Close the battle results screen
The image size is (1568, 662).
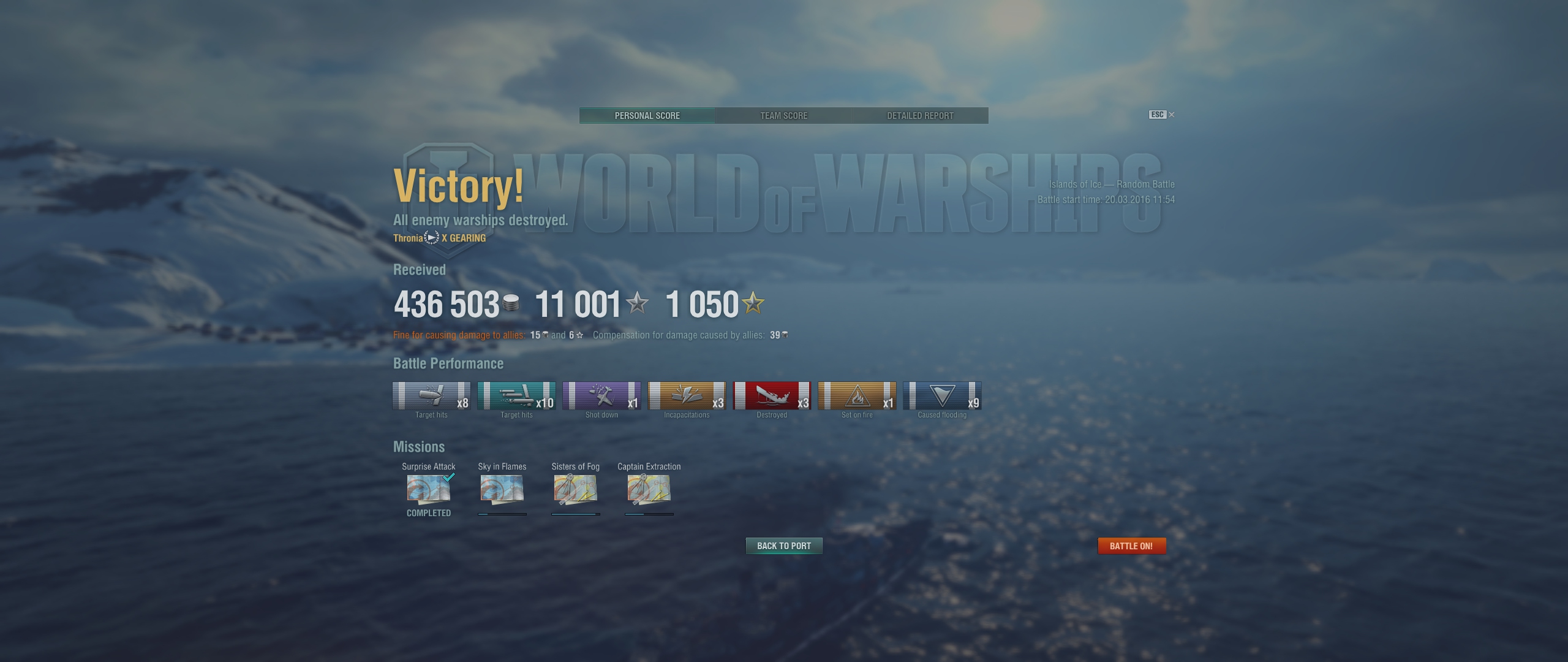1171,115
